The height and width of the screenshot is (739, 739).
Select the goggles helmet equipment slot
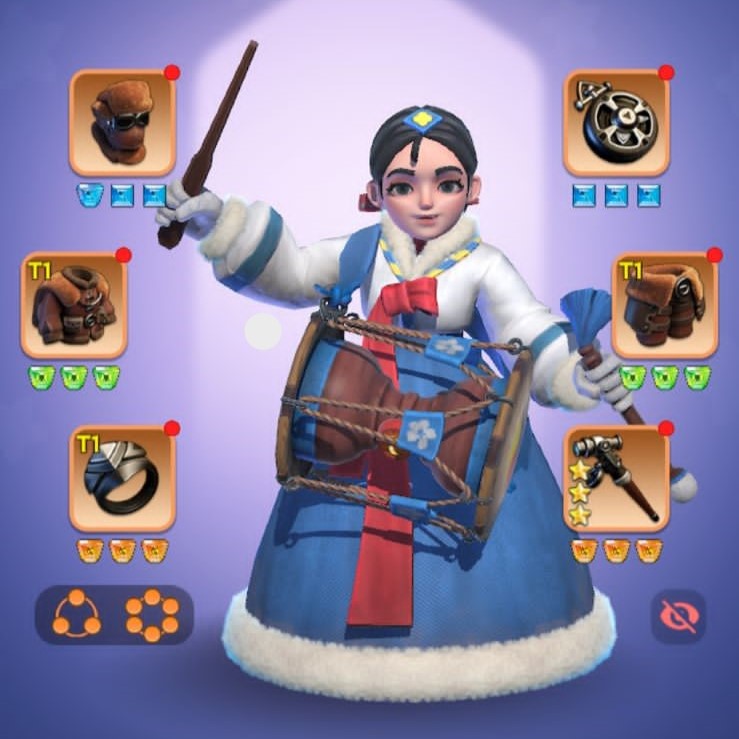point(122,123)
